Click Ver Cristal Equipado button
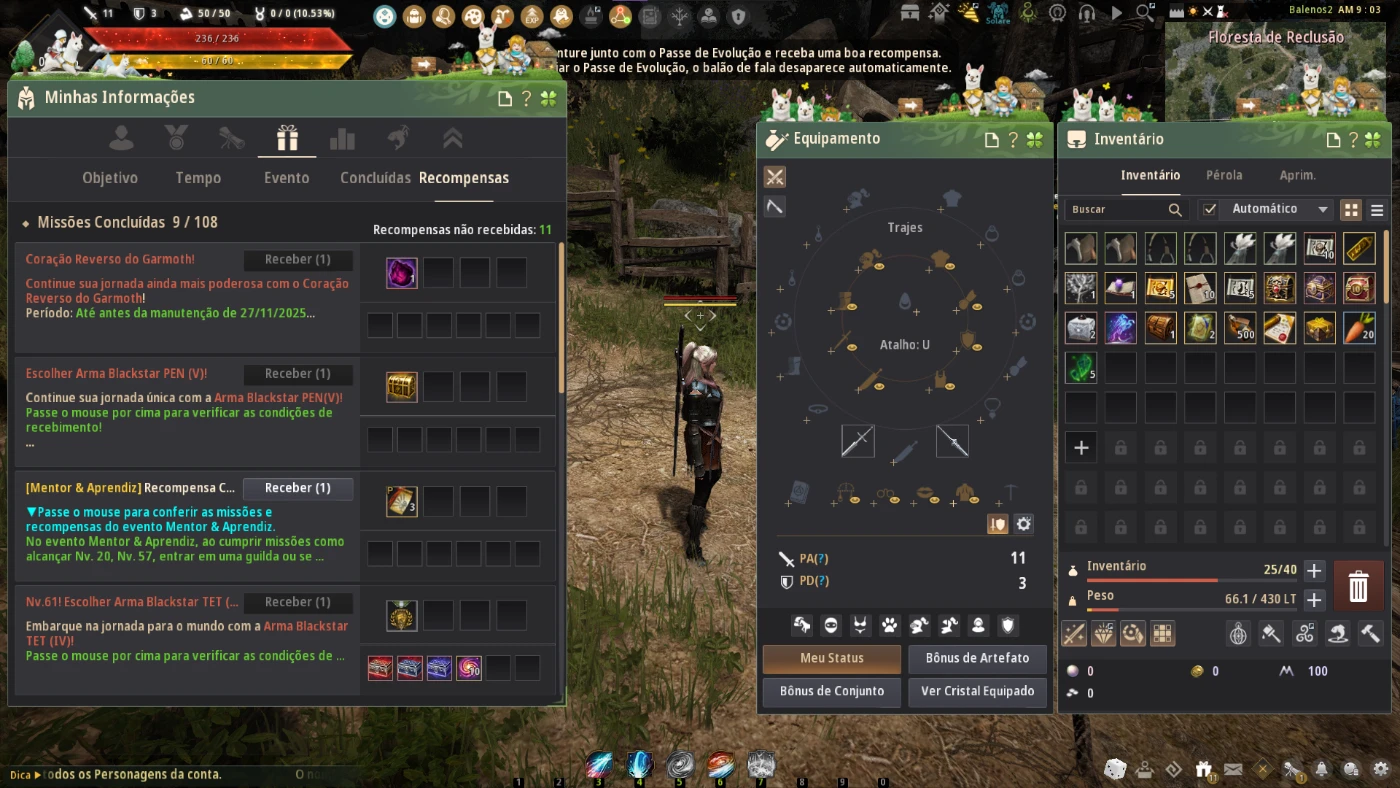This screenshot has height=788, width=1400. pyautogui.click(x=977, y=691)
